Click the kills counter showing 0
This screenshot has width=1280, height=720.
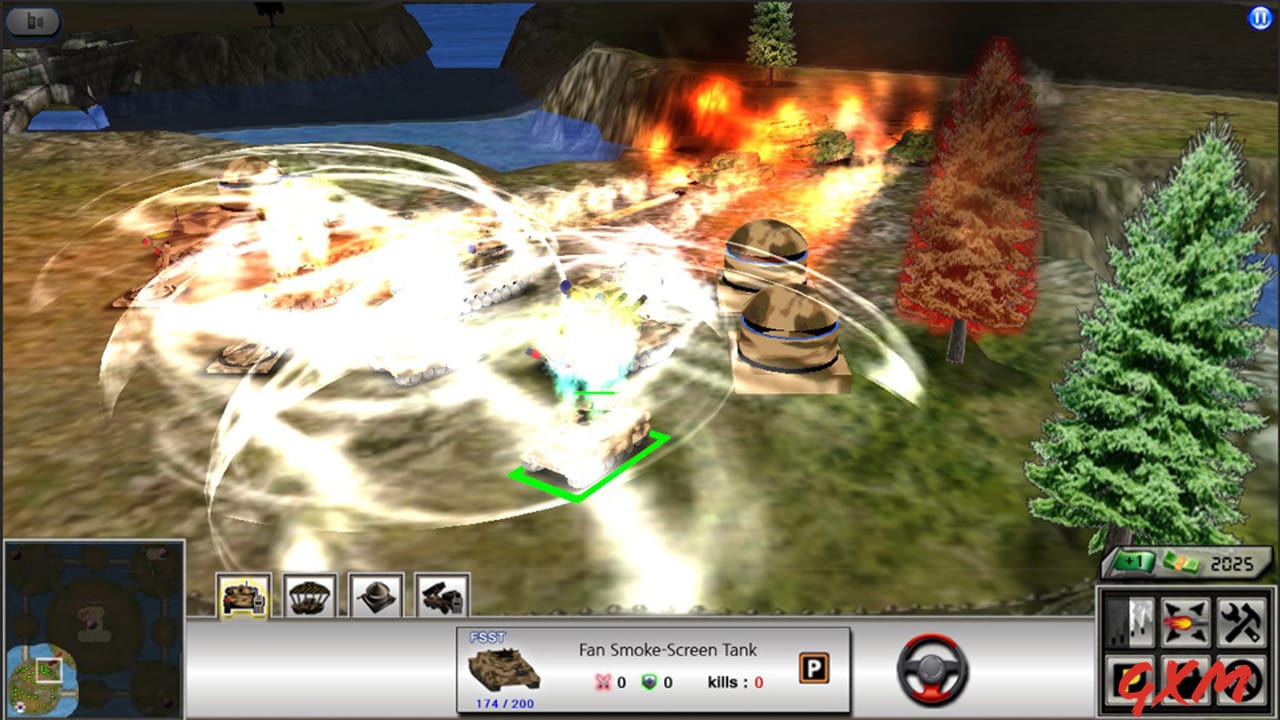[x=735, y=682]
